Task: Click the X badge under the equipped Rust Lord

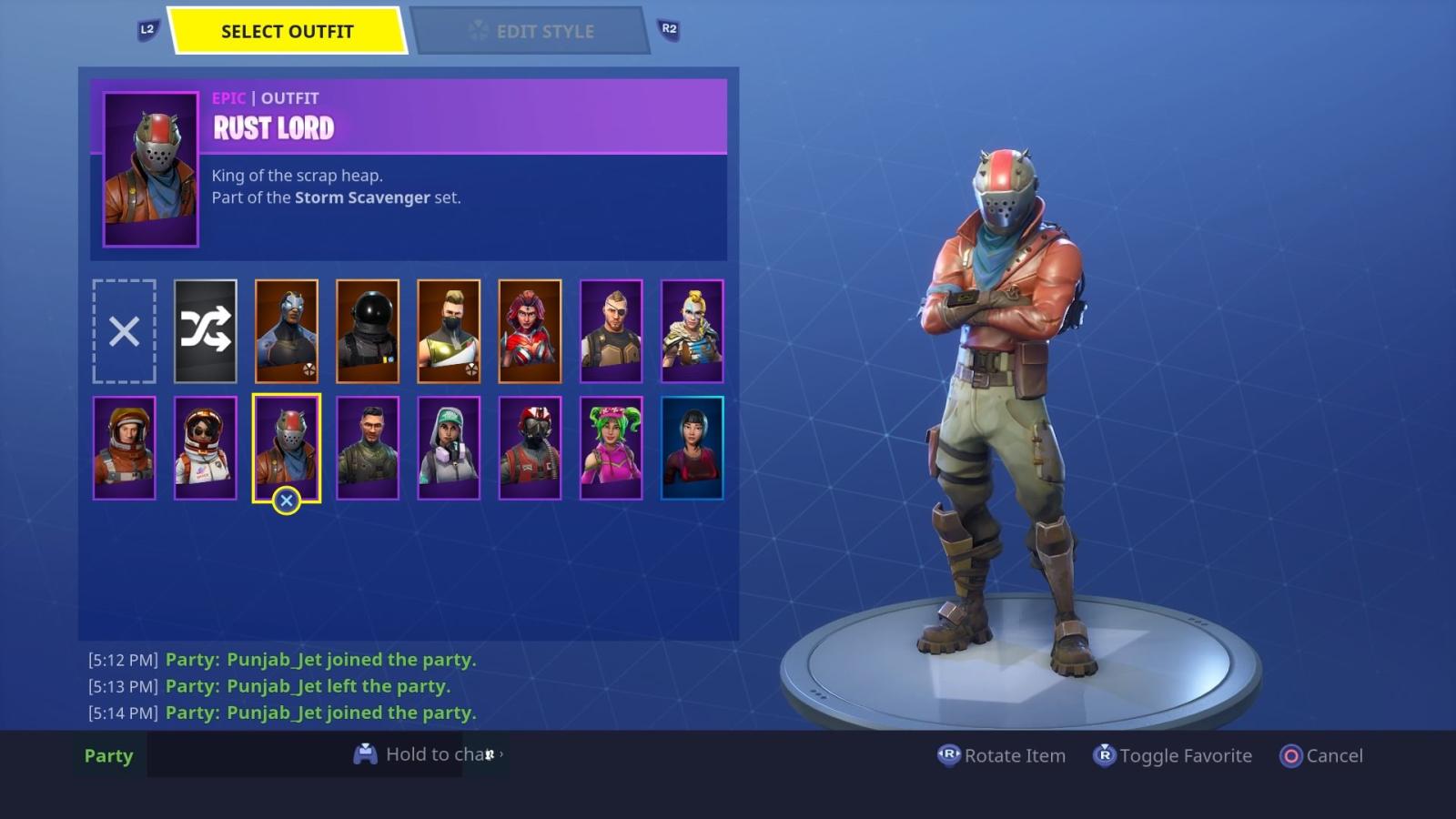Action: (x=288, y=499)
